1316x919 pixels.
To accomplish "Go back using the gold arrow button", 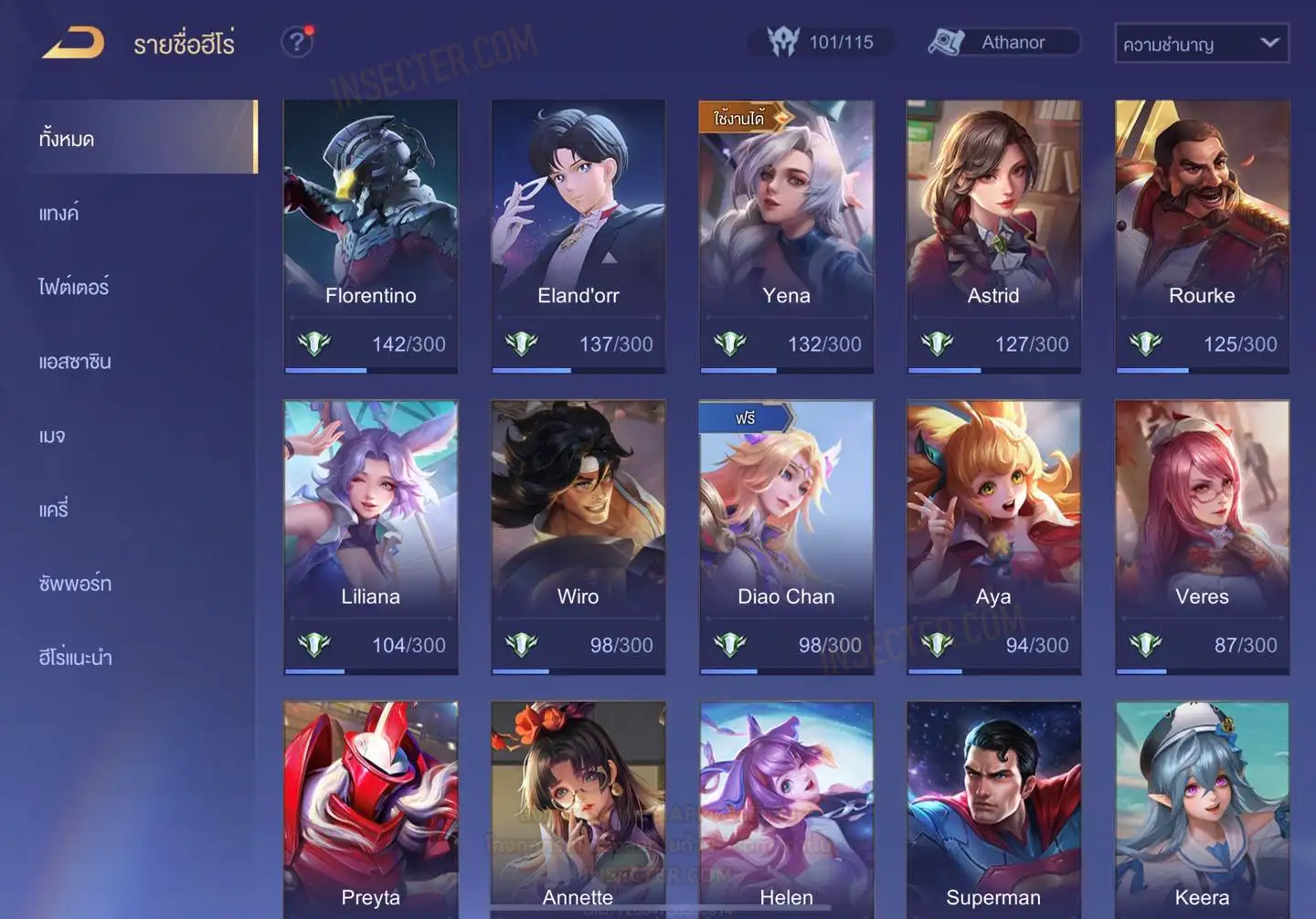I will (73, 43).
